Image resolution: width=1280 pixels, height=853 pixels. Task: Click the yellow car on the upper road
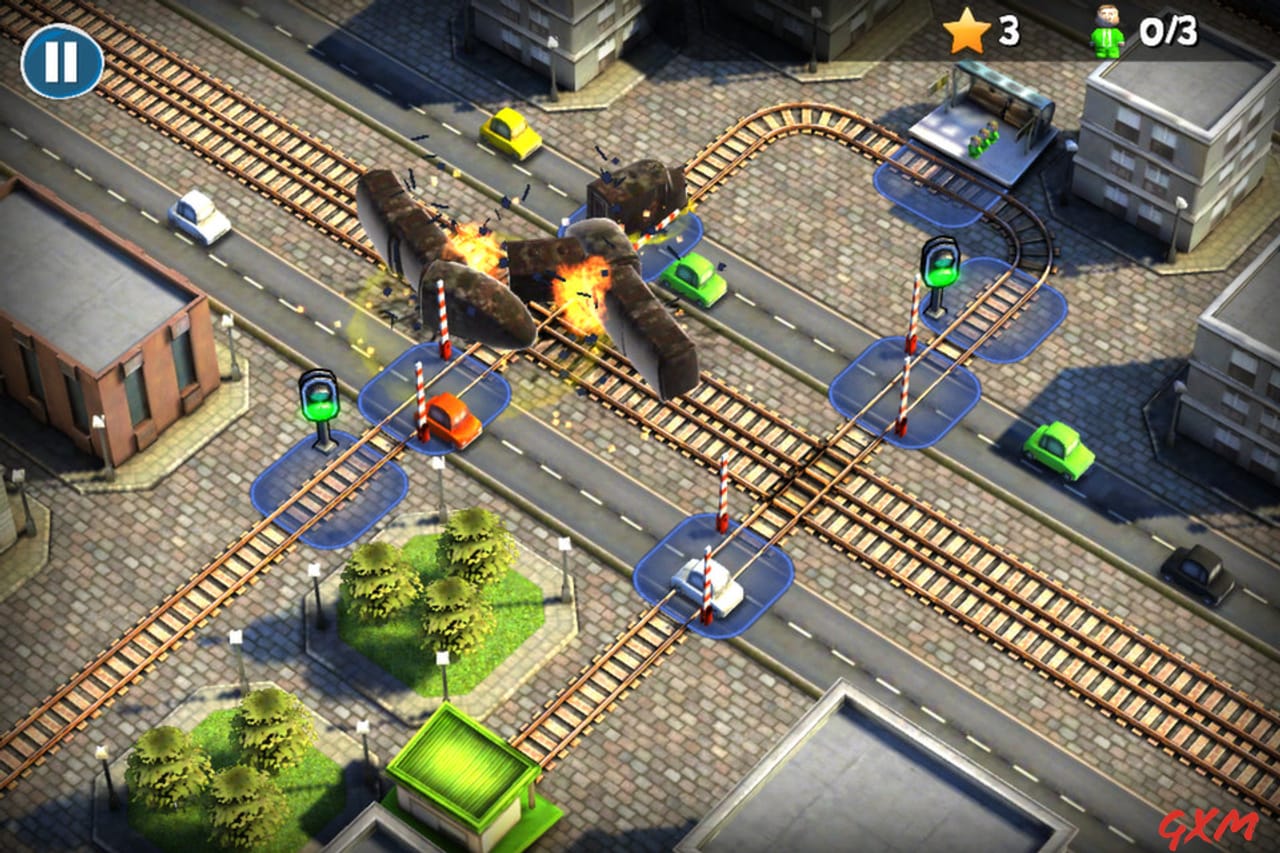pos(511,133)
